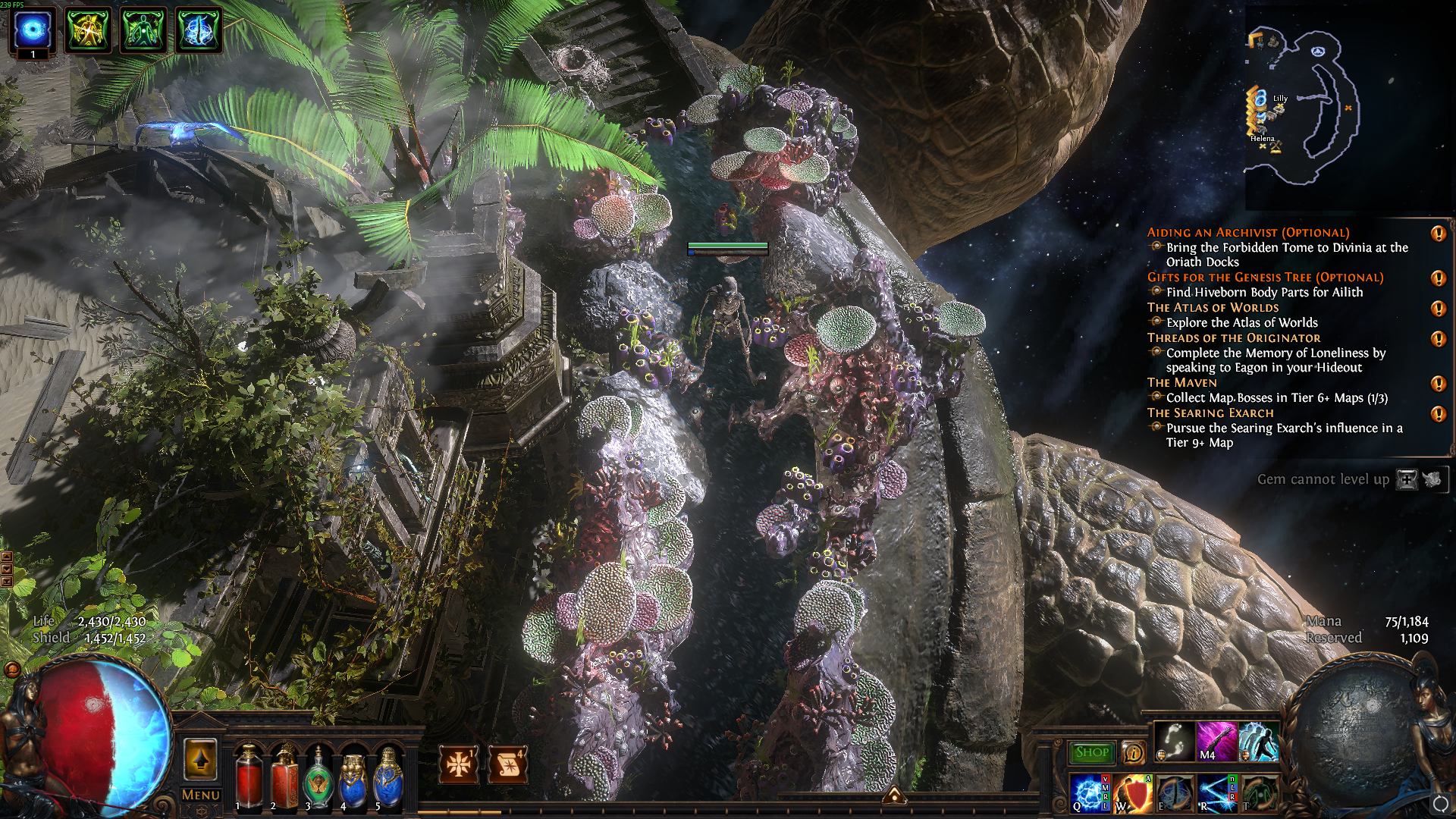Select the footprints move skill slot
This screenshot has width=1456, height=819.
coord(1174,742)
